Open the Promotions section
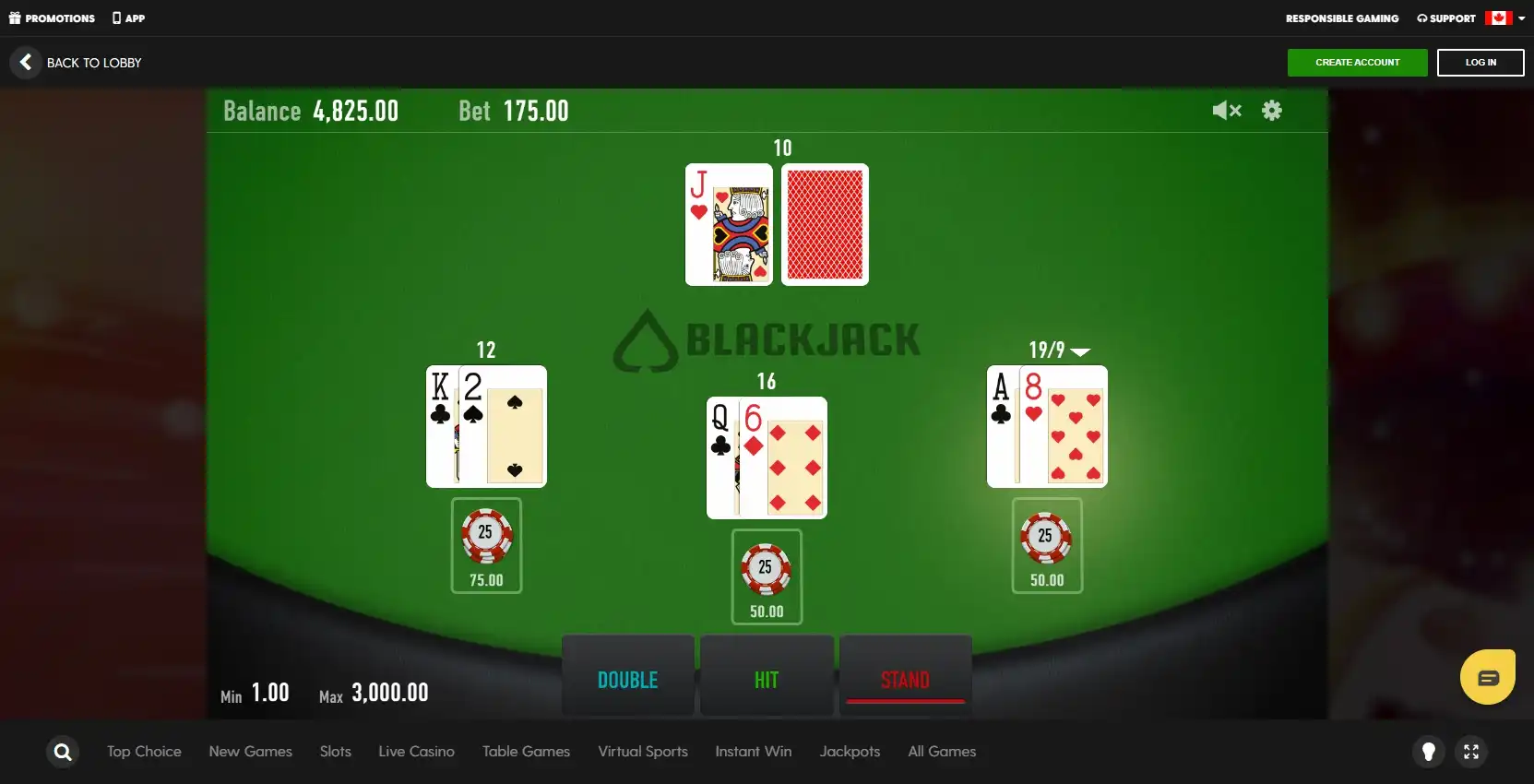Image resolution: width=1534 pixels, height=784 pixels. [52, 18]
